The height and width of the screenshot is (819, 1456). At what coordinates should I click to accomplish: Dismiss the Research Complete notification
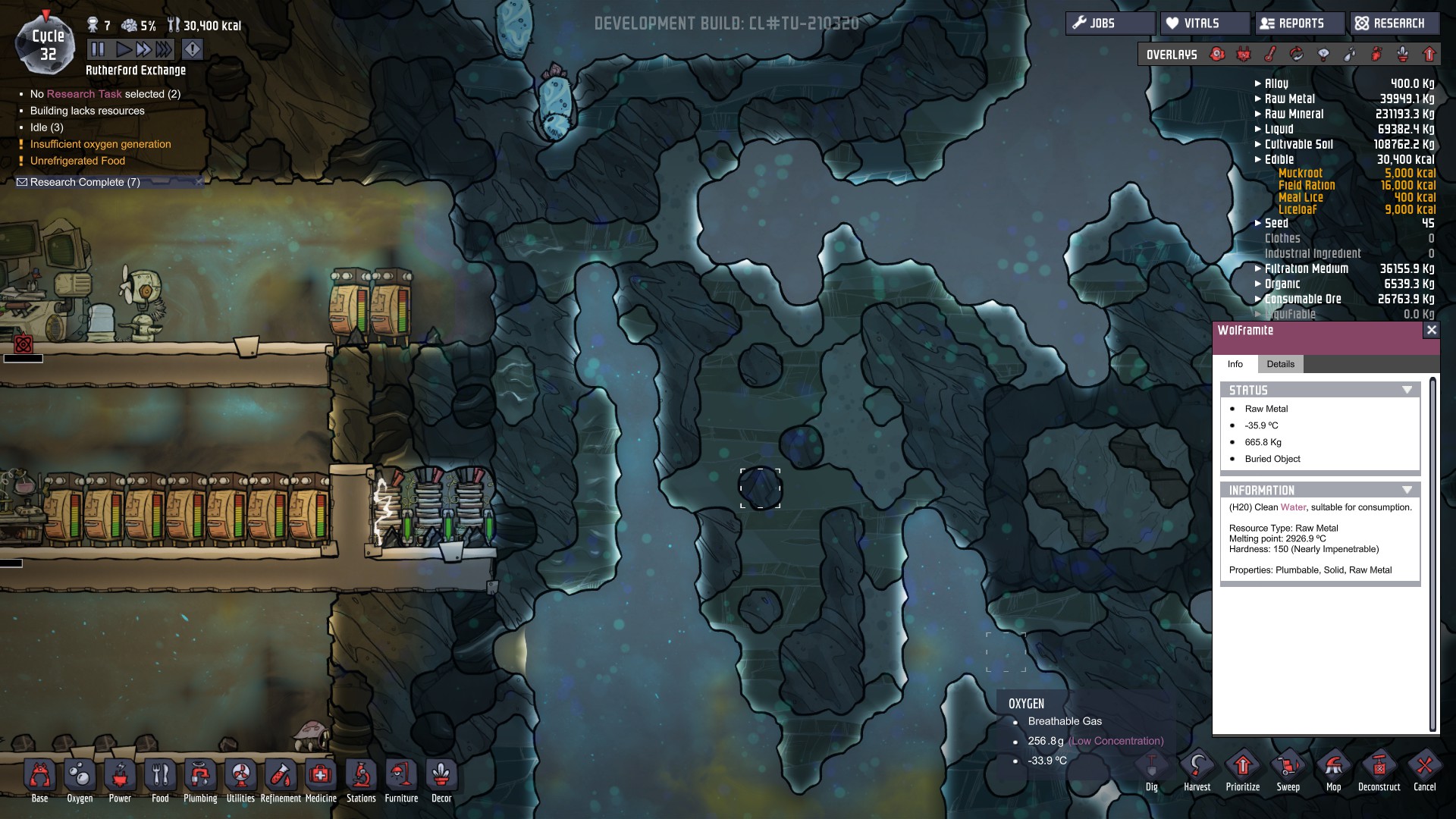click(199, 182)
